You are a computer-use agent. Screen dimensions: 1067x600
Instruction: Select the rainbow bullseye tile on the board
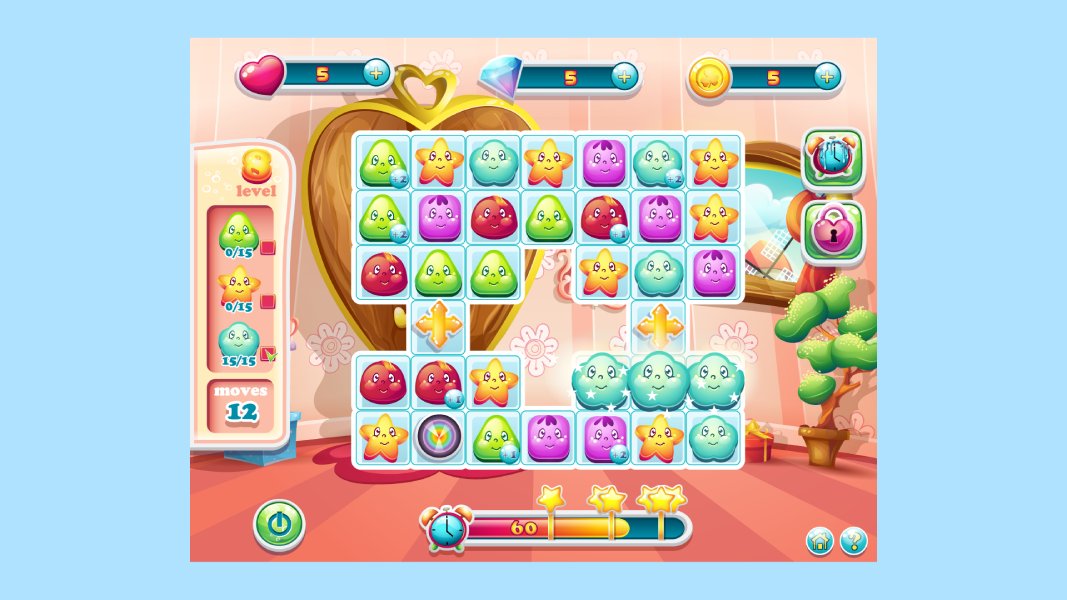[438, 438]
